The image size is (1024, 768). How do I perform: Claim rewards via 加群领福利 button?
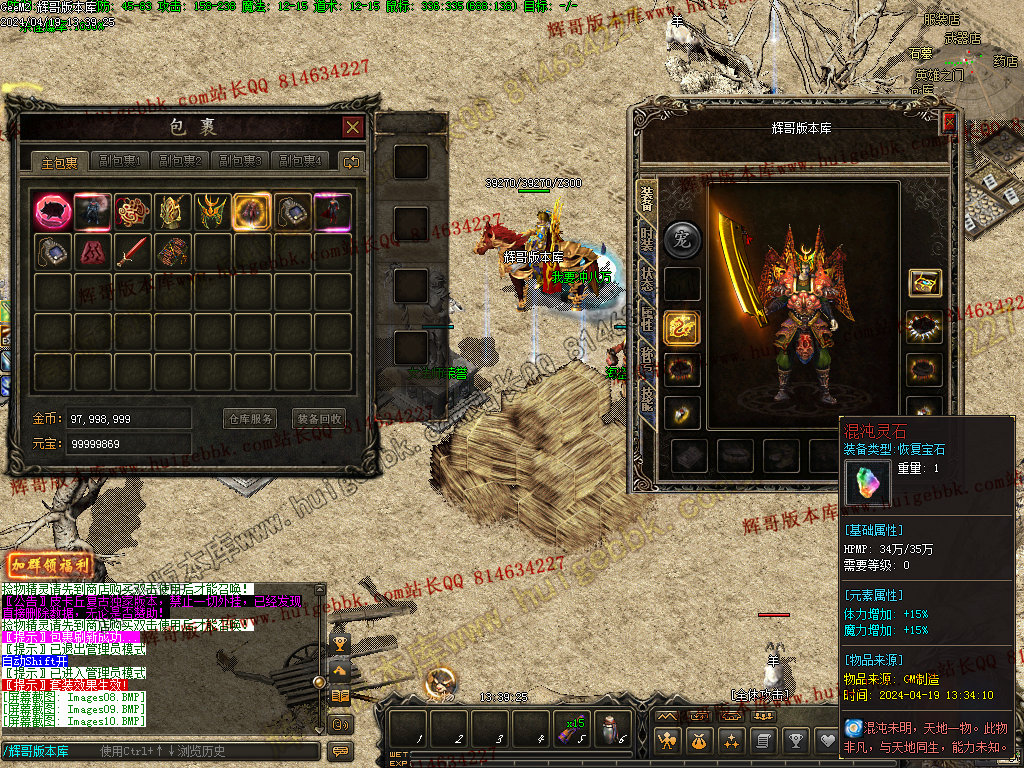point(50,566)
